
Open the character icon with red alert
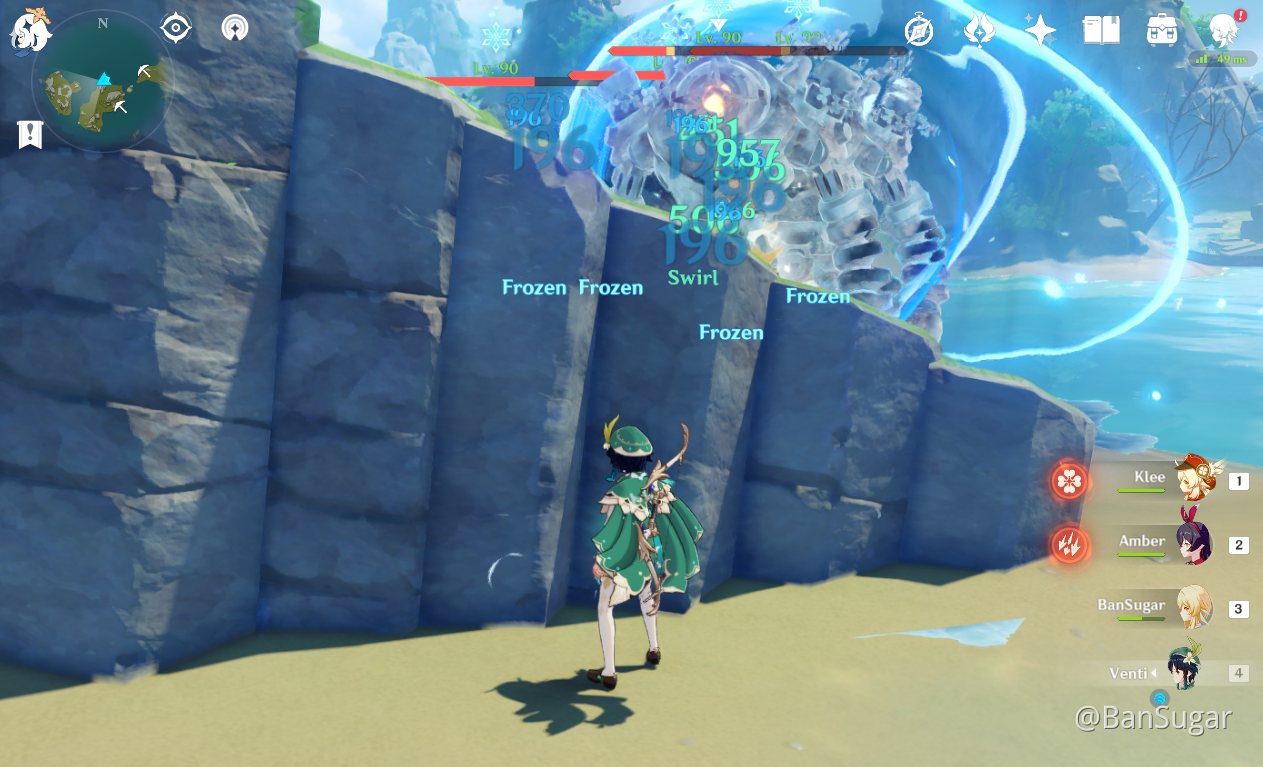tap(1222, 31)
